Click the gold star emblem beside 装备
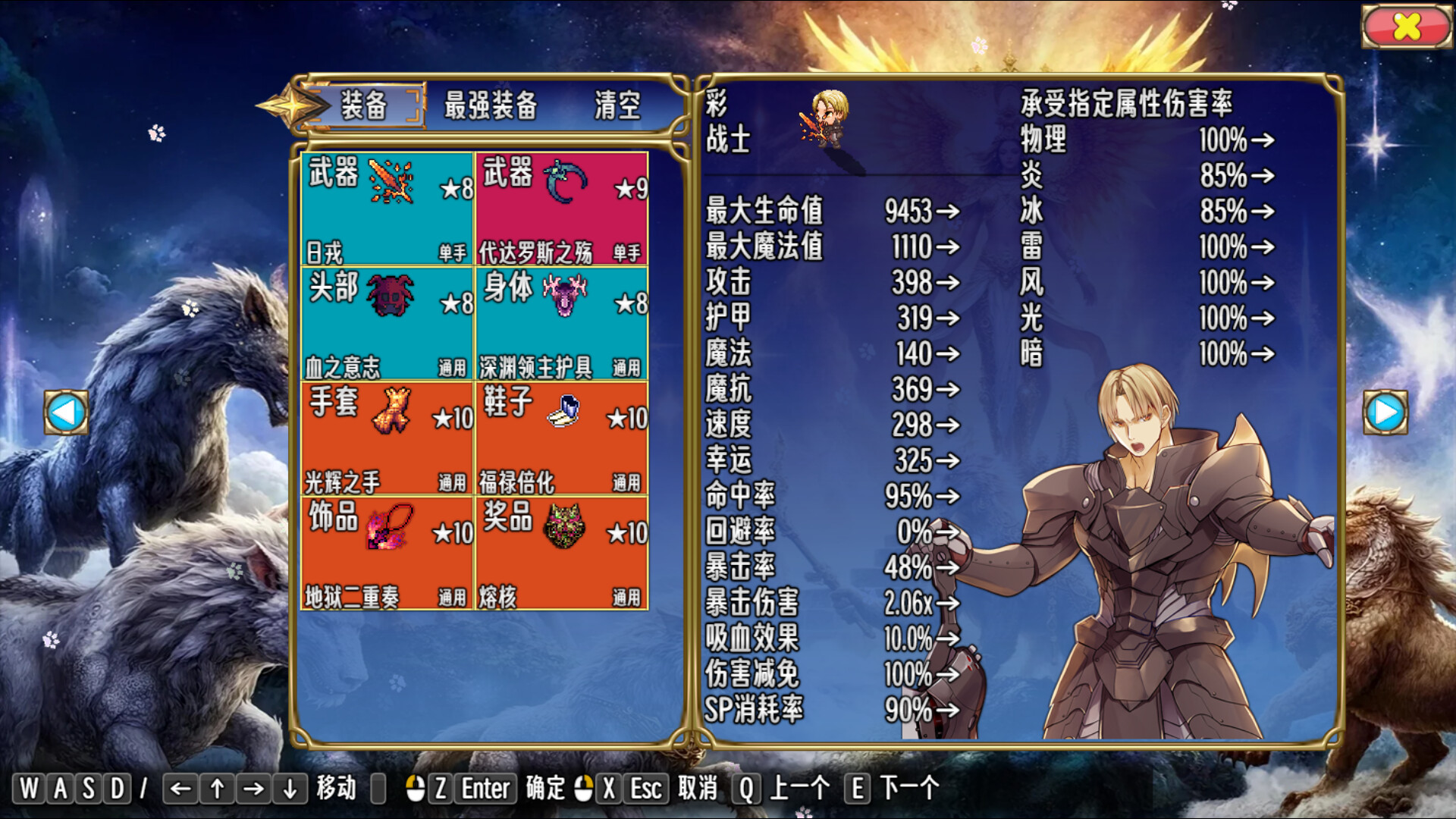The width and height of the screenshot is (1456, 819). click(296, 105)
